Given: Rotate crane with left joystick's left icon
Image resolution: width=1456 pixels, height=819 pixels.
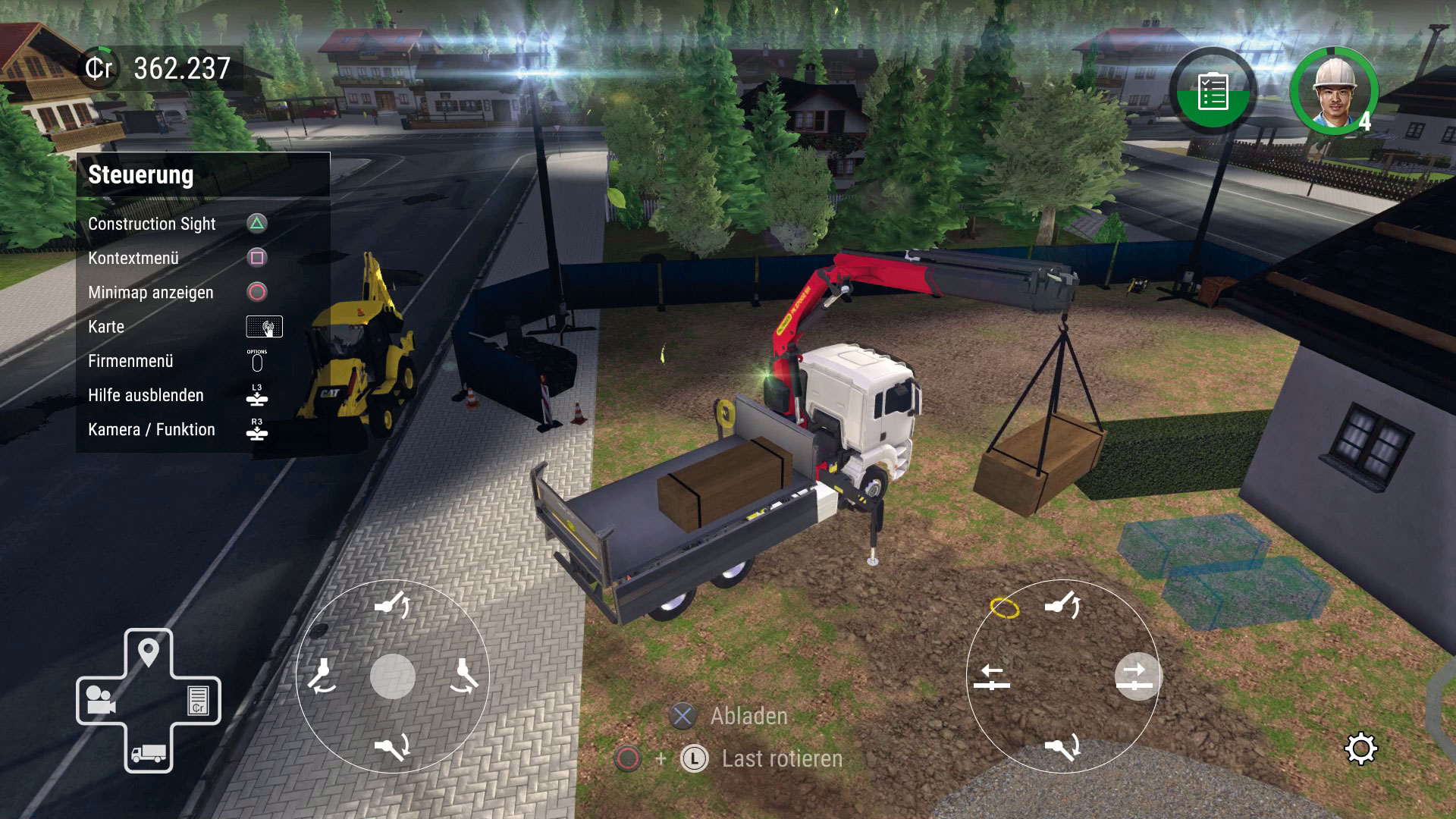Looking at the screenshot, I should [322, 676].
